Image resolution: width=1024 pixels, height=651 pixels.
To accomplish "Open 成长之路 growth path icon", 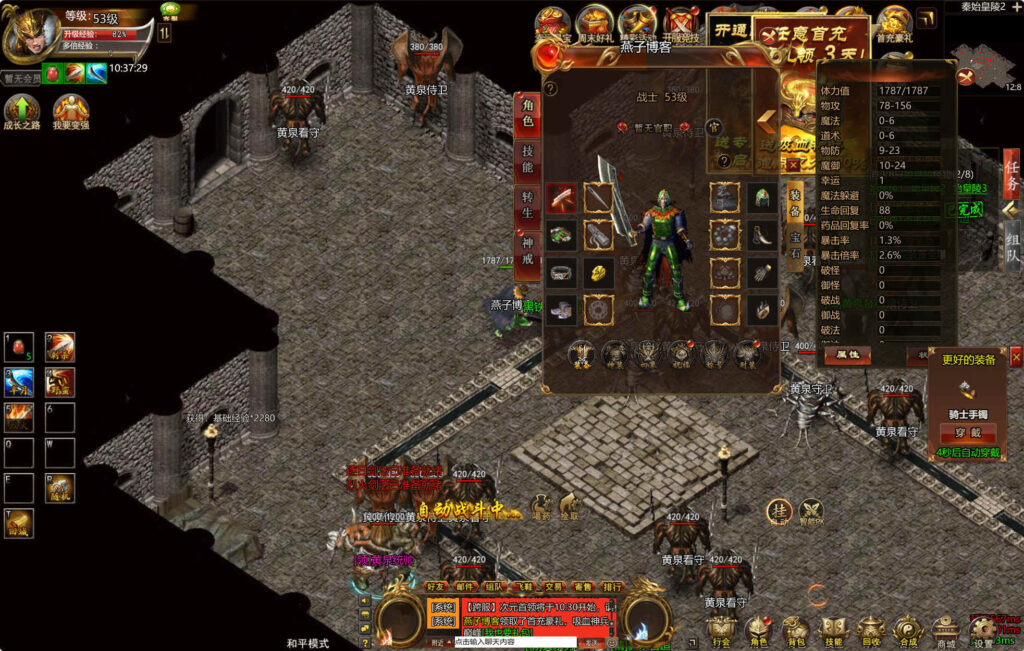I will 22,112.
